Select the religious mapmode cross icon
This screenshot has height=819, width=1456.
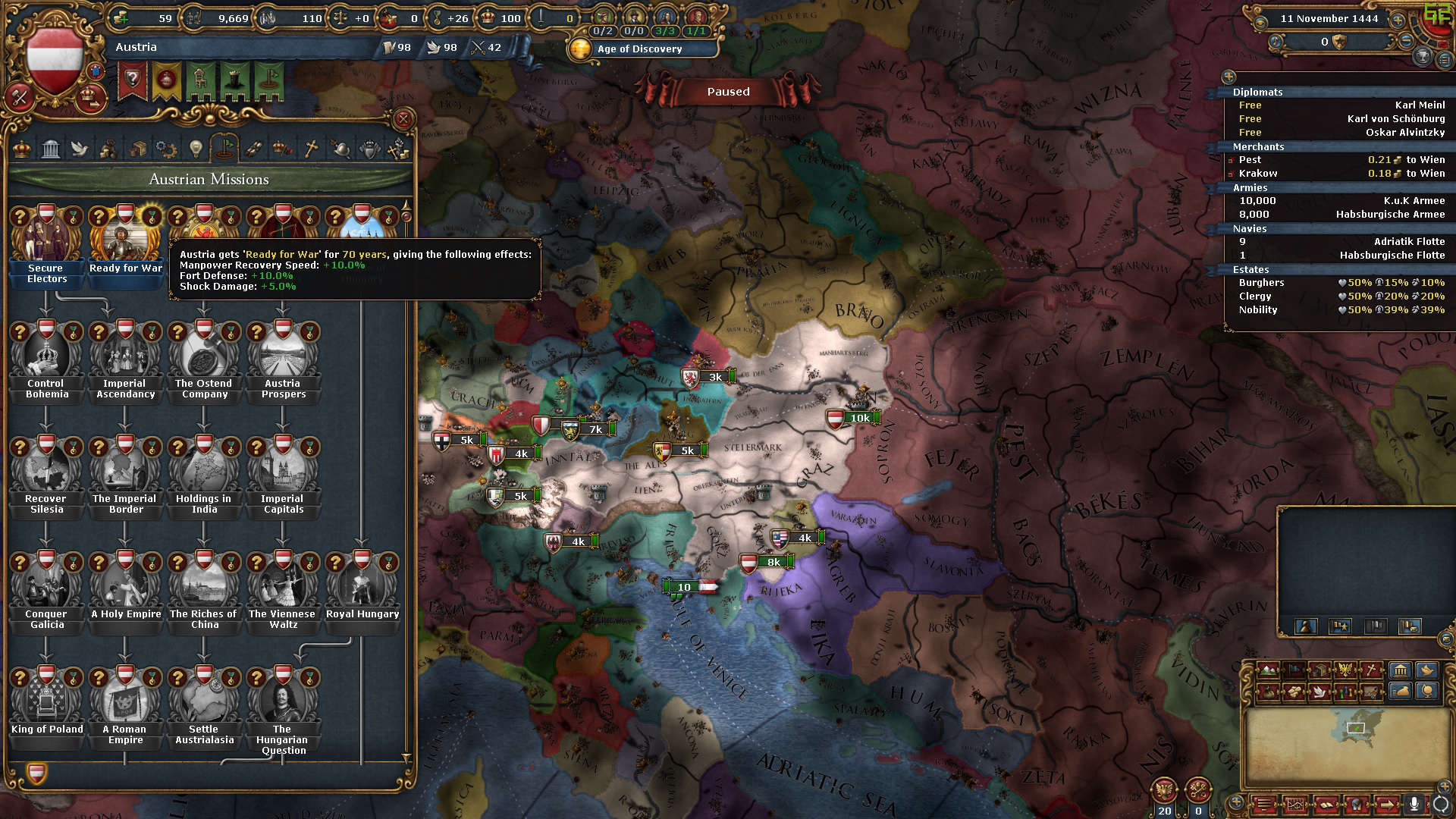tap(1372, 670)
